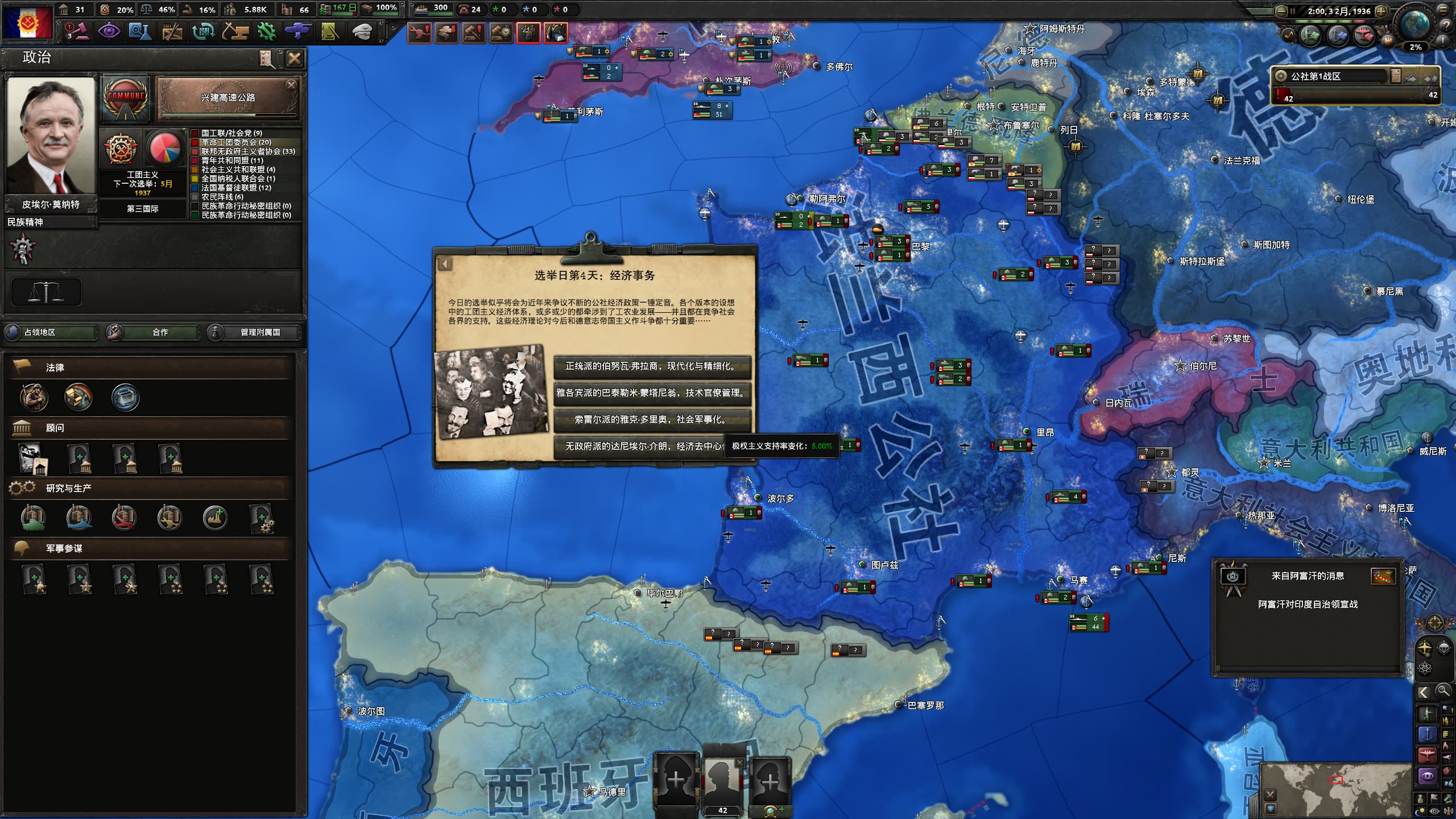
Task: Open the 兴建高速公路 national focus
Action: click(x=227, y=98)
